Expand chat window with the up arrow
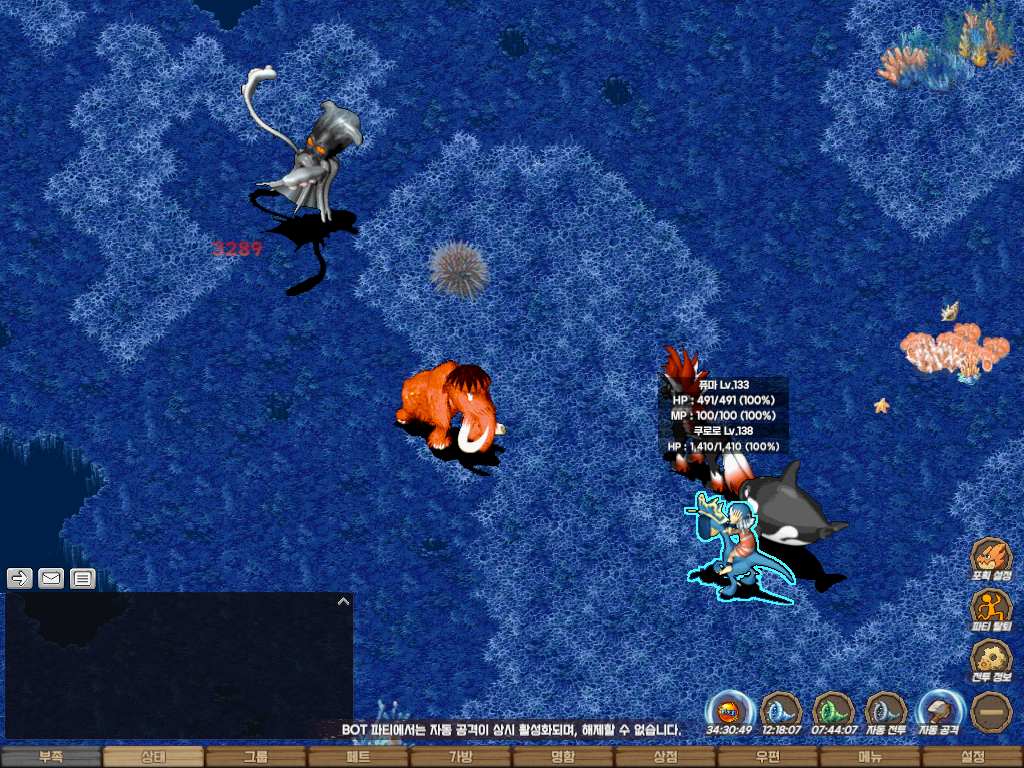 pos(343,602)
